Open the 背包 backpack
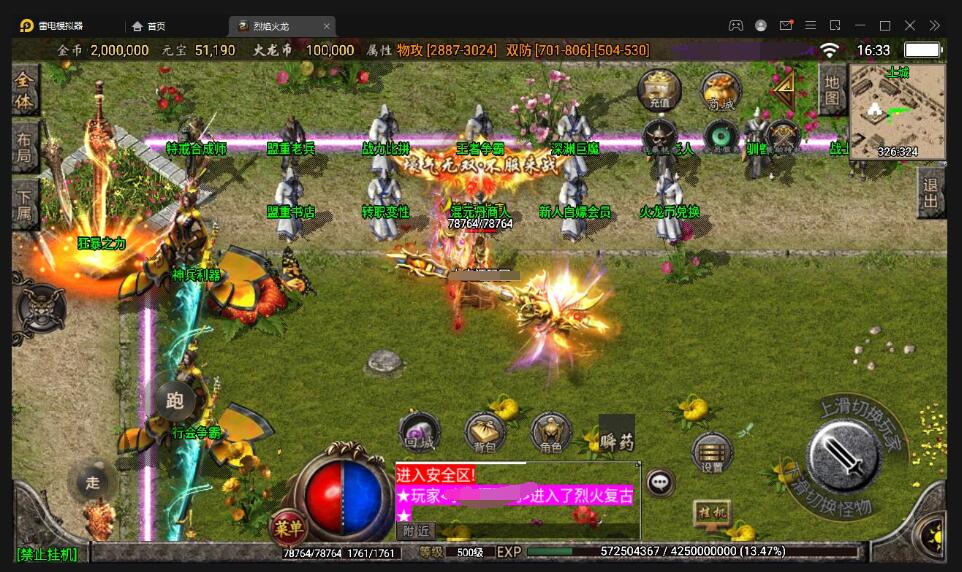 point(485,432)
